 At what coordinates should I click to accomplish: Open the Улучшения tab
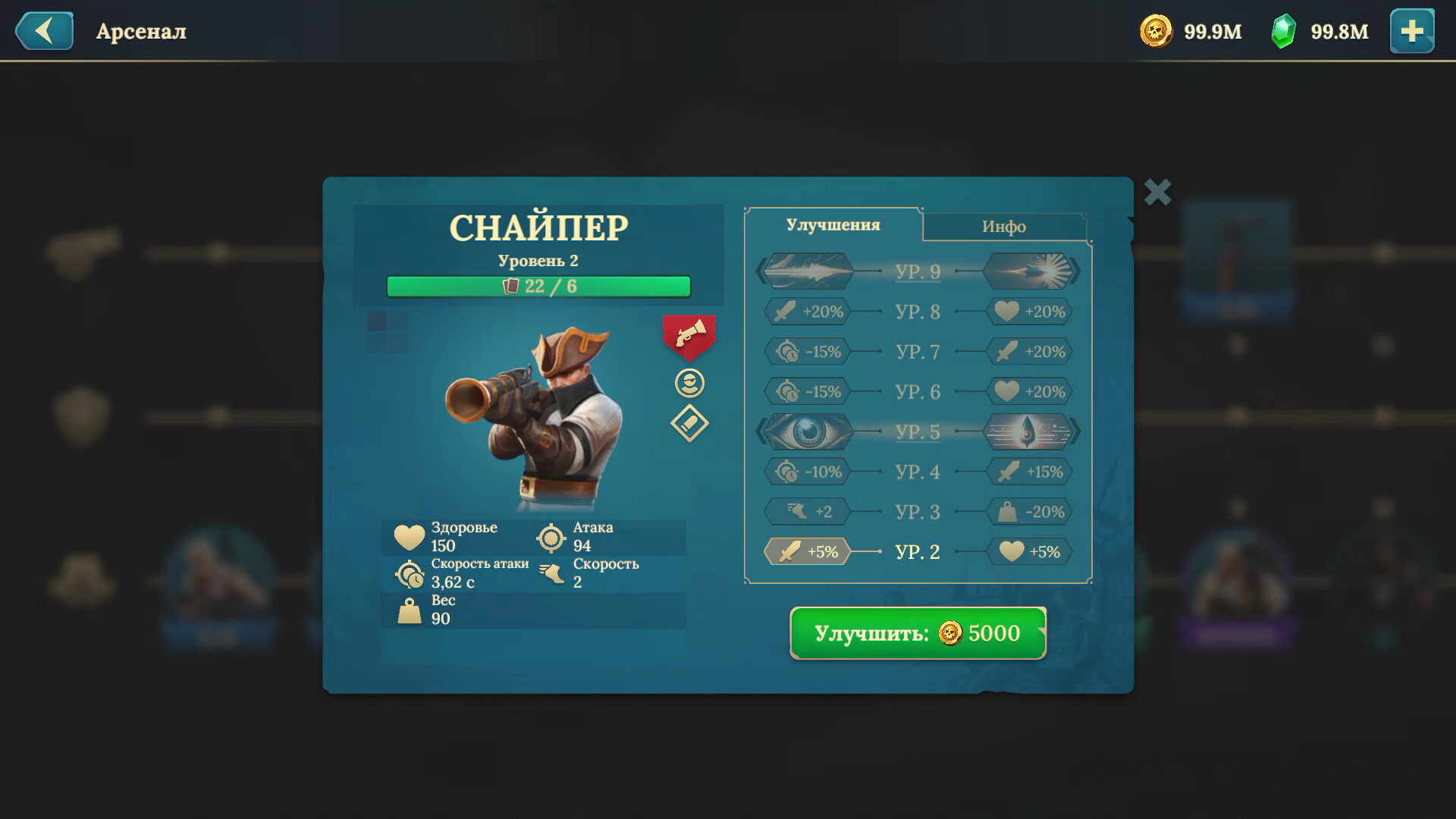(x=832, y=225)
